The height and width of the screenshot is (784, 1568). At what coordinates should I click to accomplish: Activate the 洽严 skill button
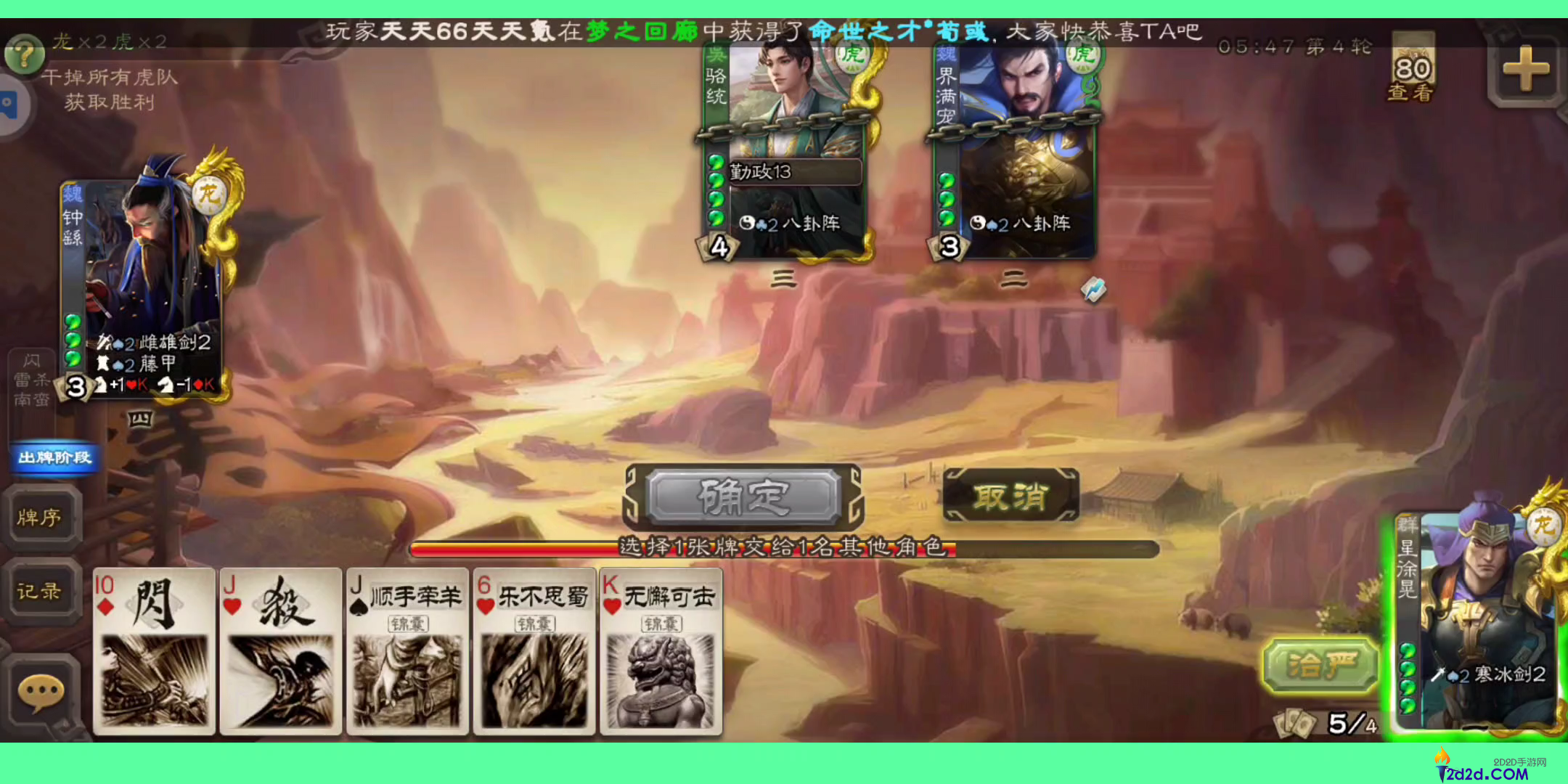[1321, 665]
